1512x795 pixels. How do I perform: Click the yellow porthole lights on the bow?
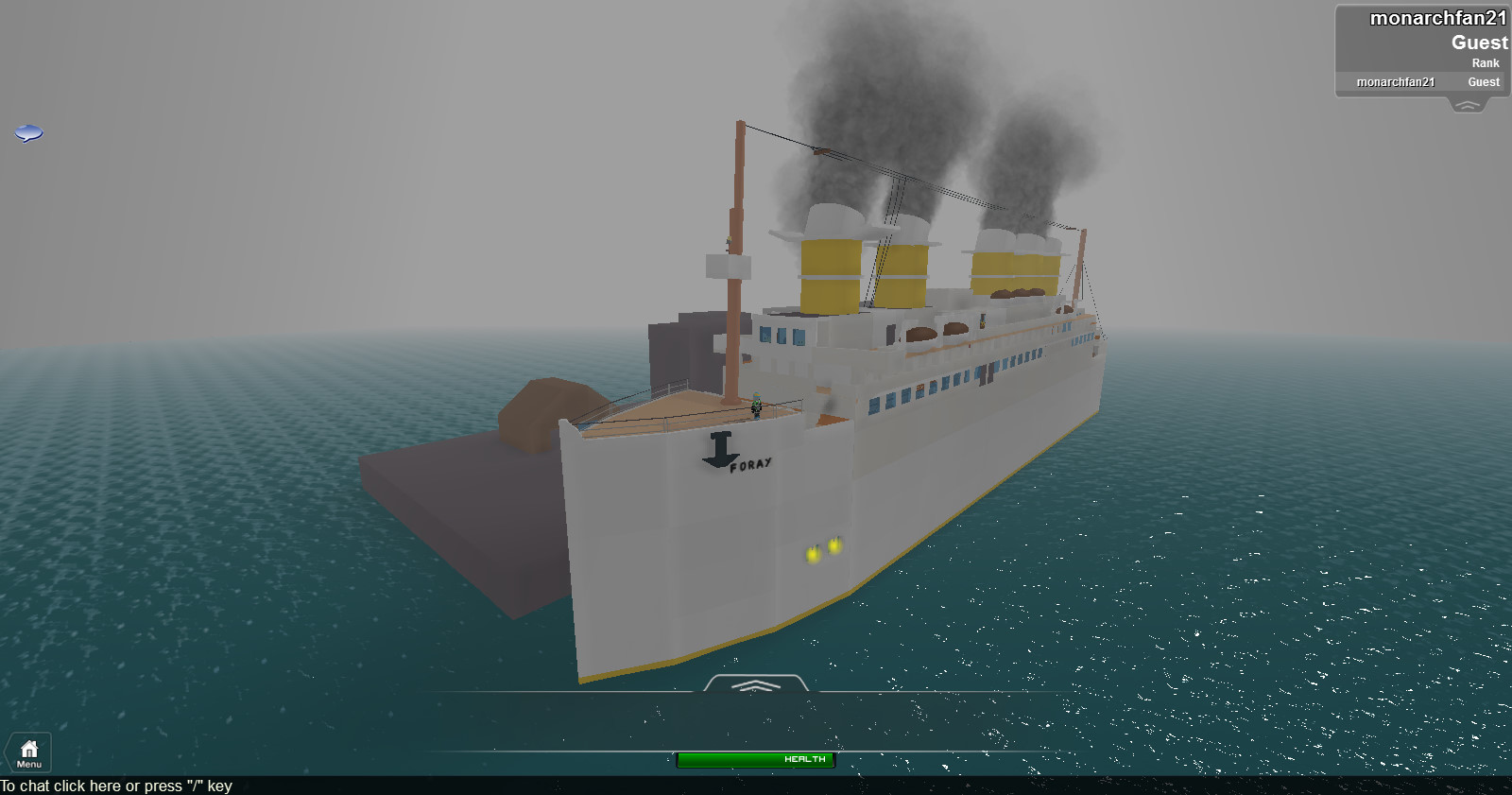click(821, 551)
